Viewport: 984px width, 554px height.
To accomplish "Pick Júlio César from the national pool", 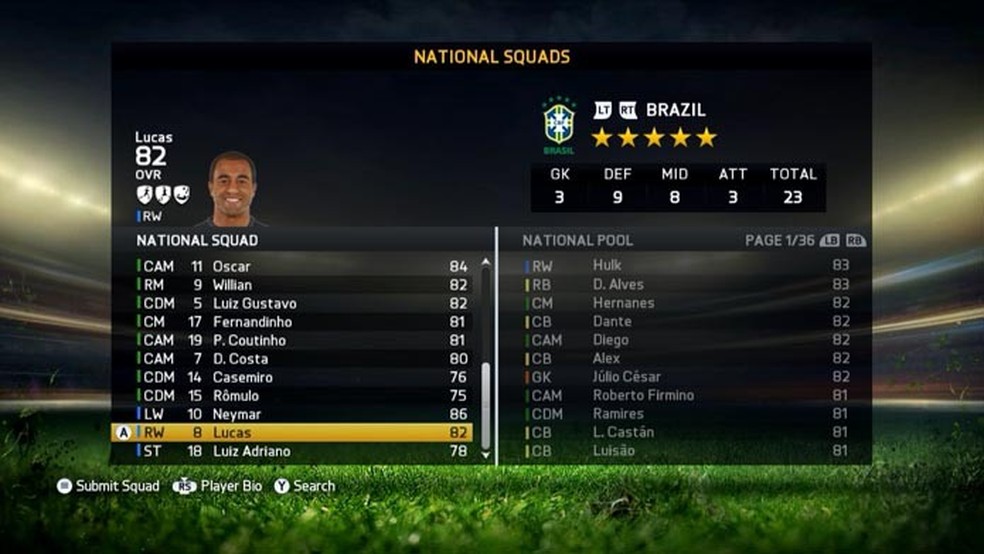I will tap(690, 377).
